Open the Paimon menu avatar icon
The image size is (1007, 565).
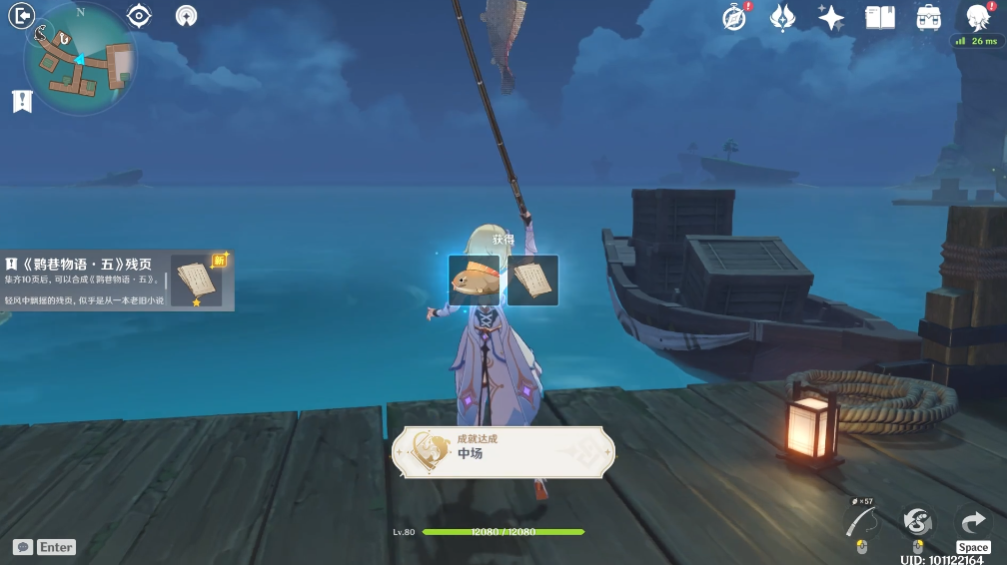click(977, 18)
